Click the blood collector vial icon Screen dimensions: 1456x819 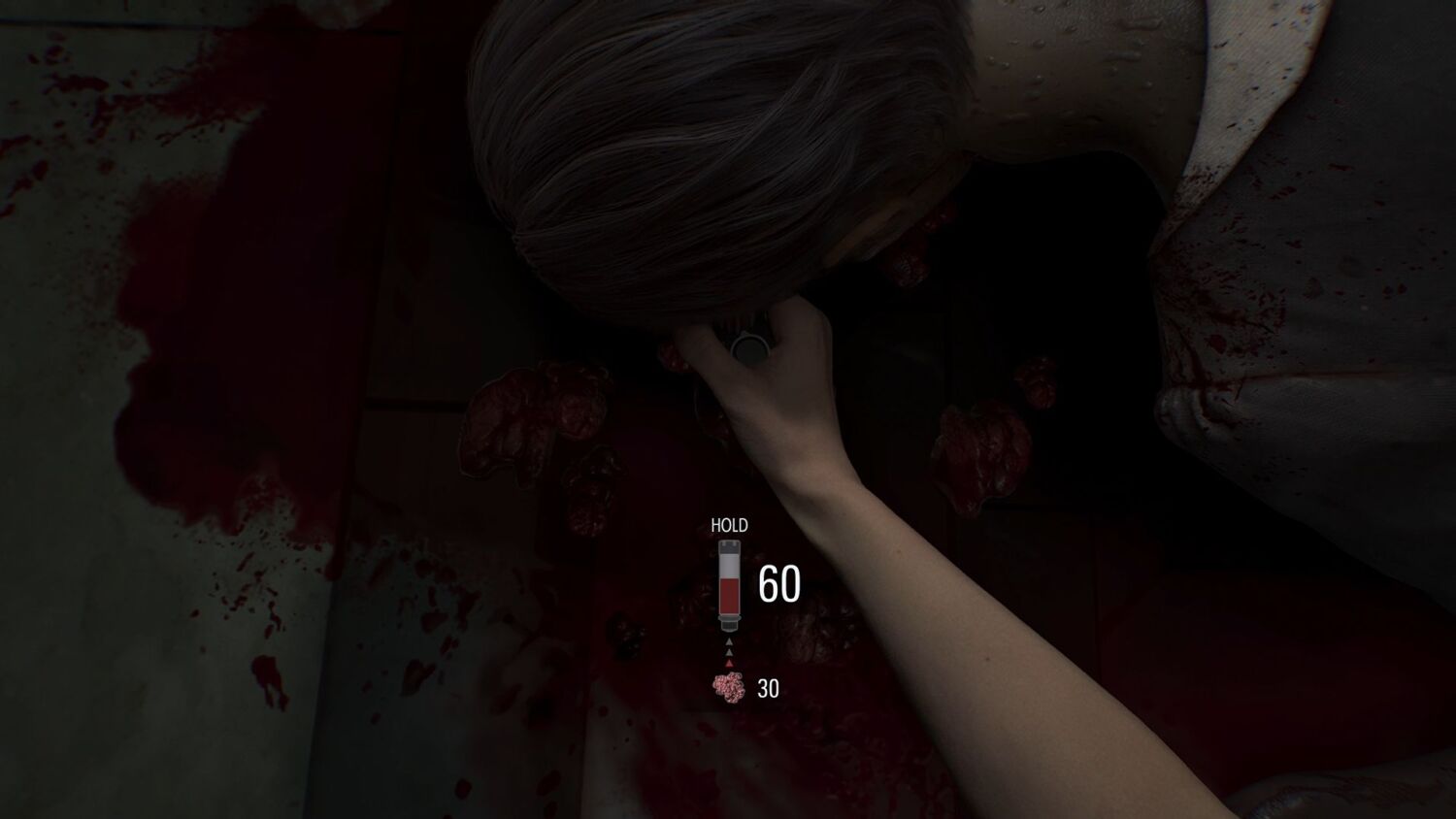click(728, 583)
